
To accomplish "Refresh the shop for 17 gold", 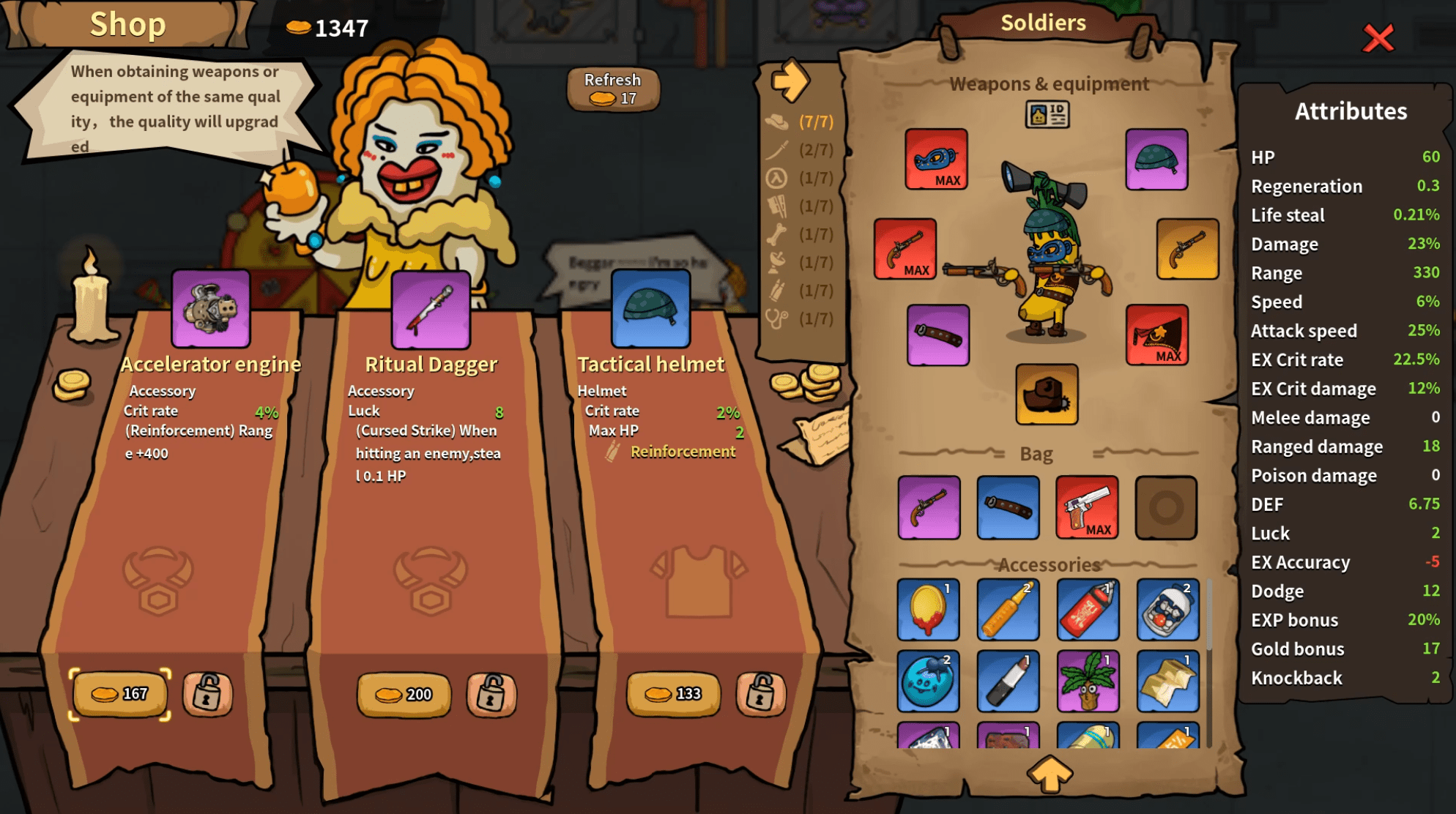I will pyautogui.click(x=613, y=89).
